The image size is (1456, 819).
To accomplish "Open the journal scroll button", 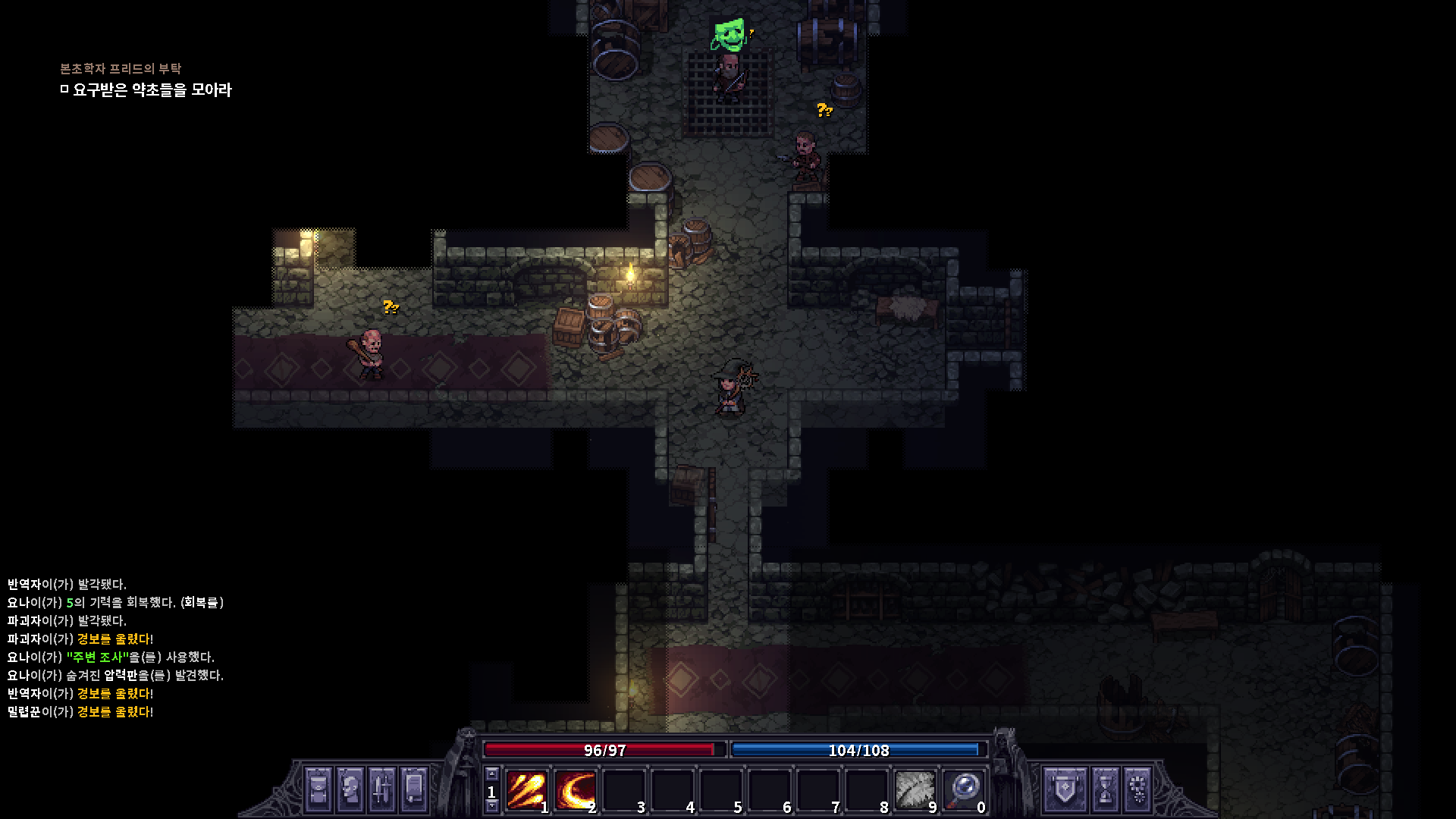I will [414, 789].
